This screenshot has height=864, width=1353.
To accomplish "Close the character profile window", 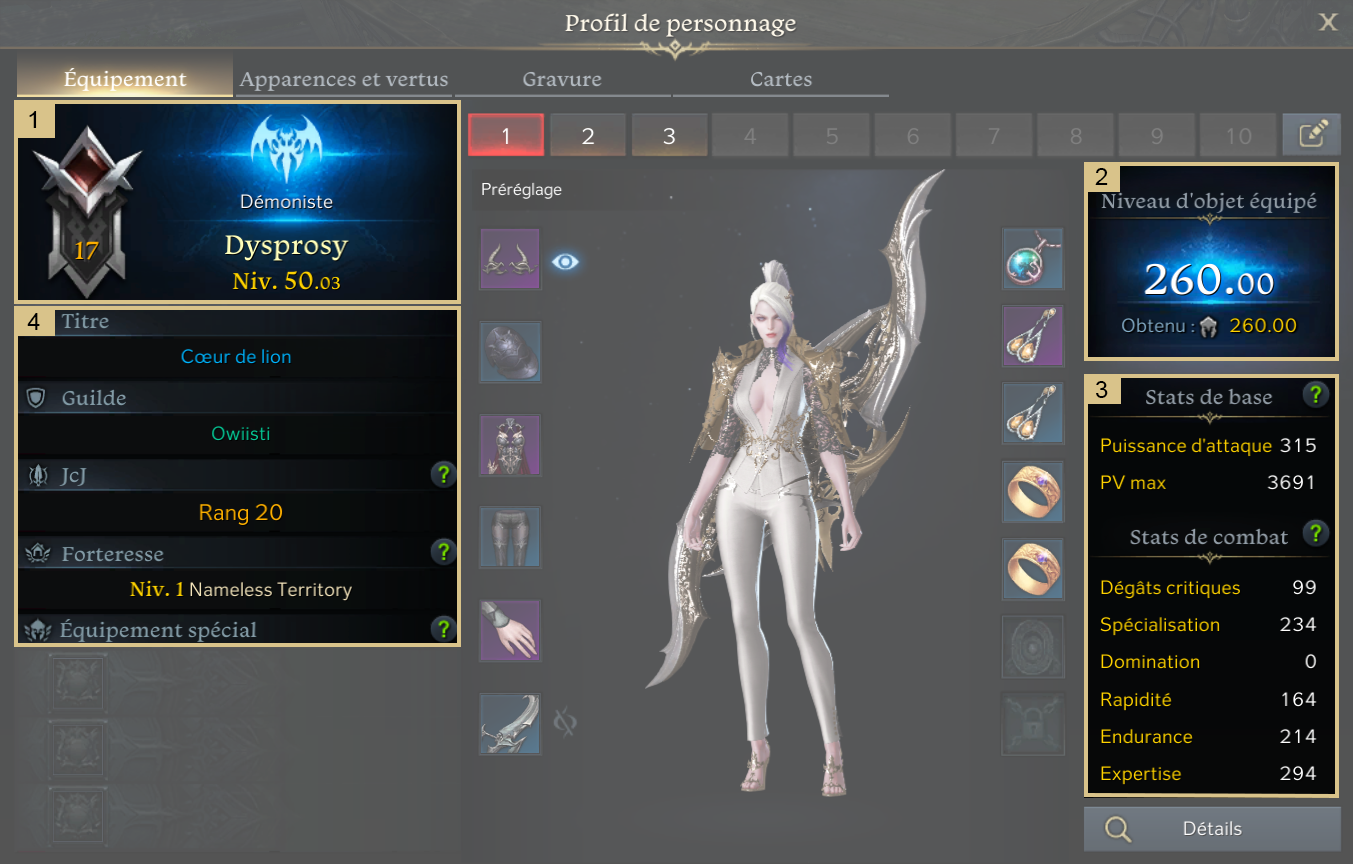I will coord(1327,22).
